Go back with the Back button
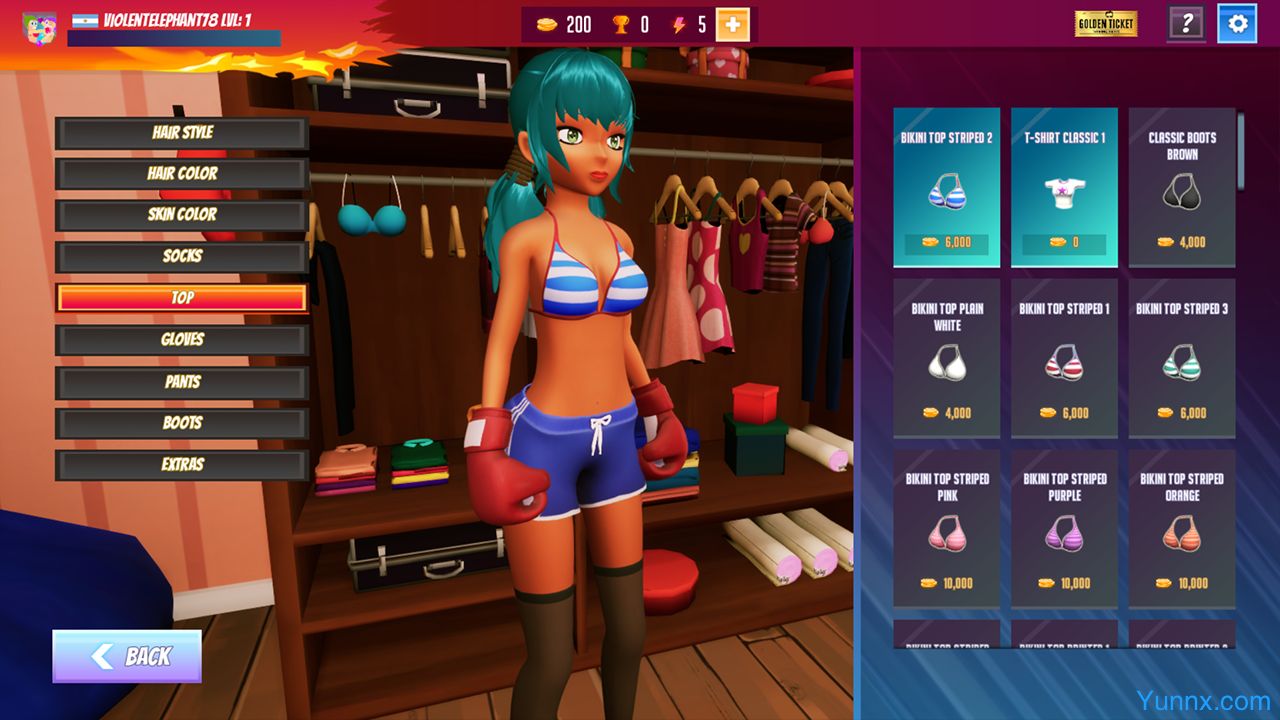The height and width of the screenshot is (720, 1280). point(127,656)
